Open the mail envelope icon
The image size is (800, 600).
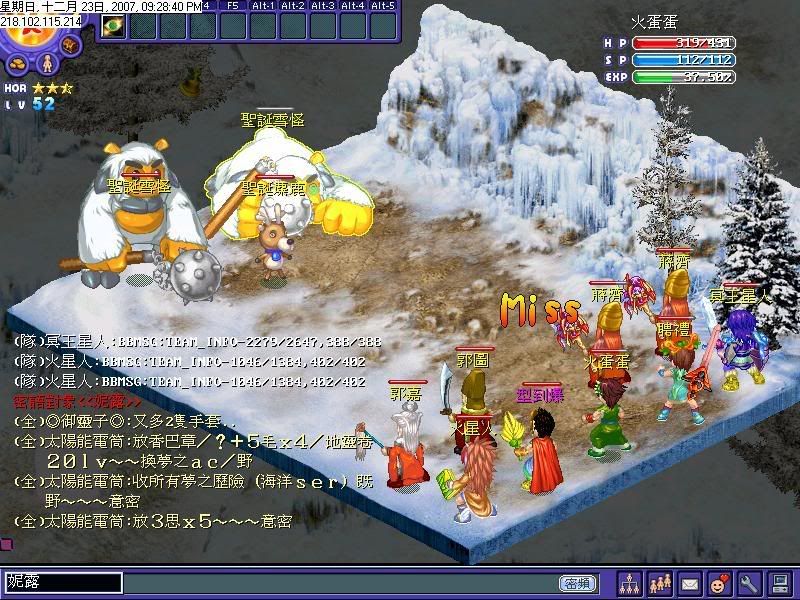click(x=690, y=582)
